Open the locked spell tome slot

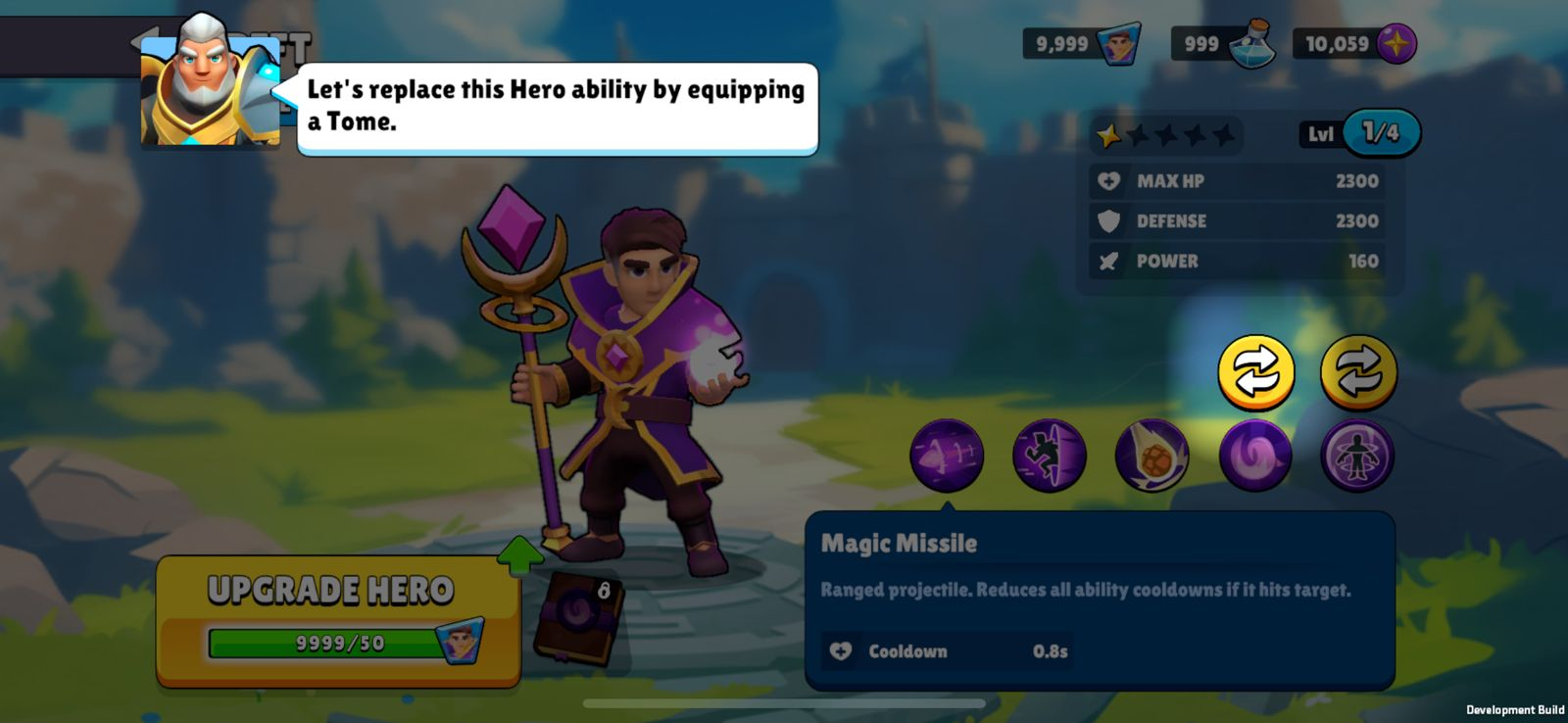click(x=578, y=616)
